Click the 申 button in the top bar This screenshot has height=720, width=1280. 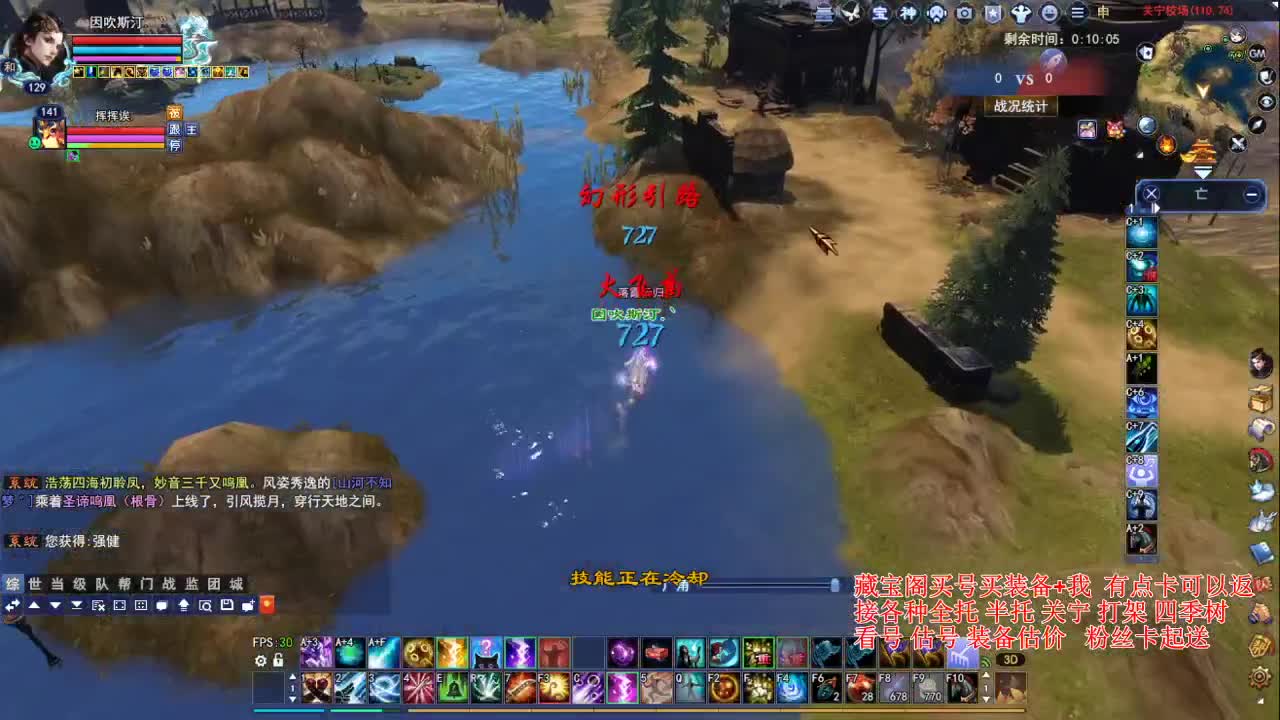(x=1104, y=14)
